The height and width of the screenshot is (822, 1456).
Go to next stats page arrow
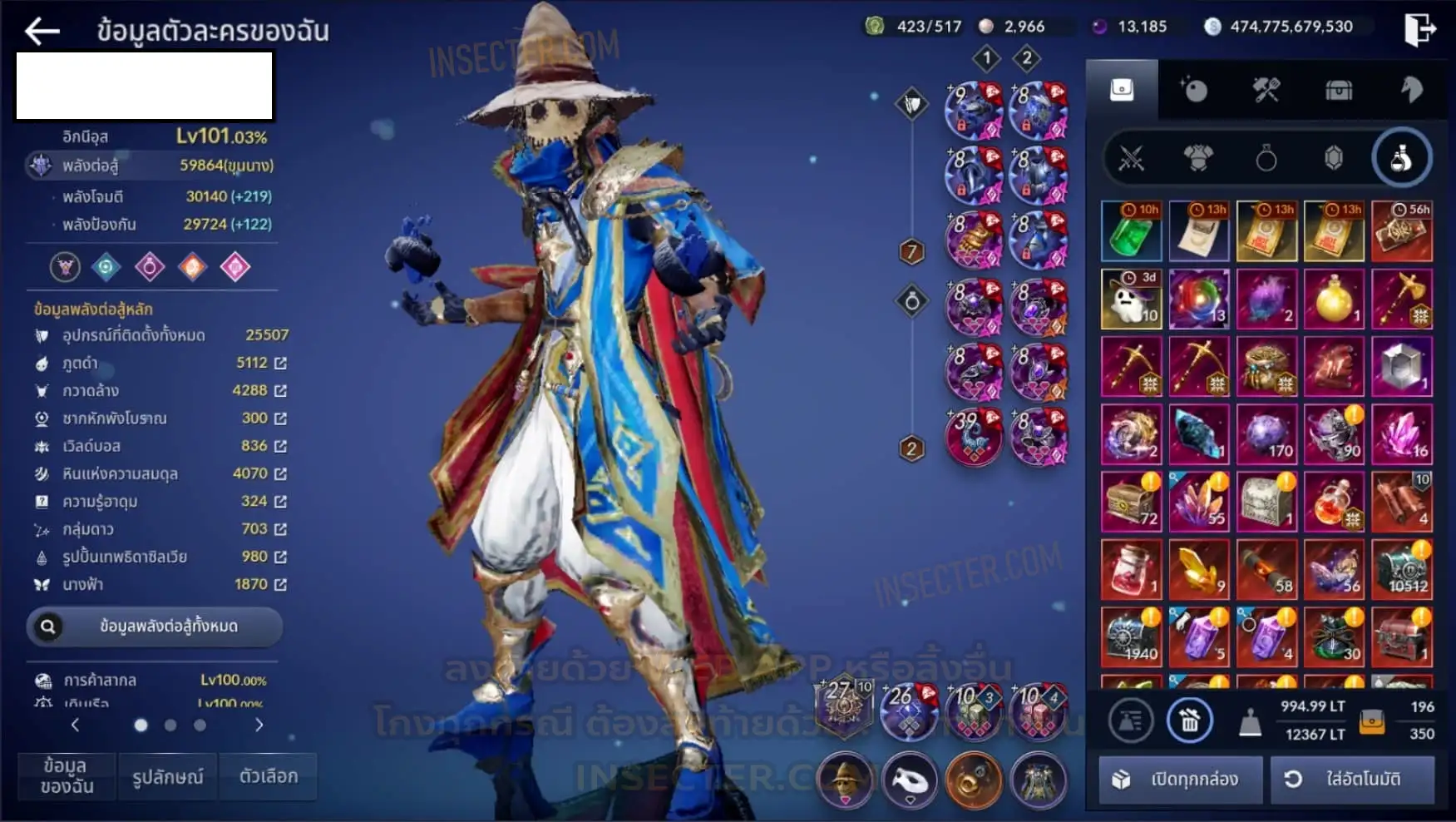pos(259,725)
